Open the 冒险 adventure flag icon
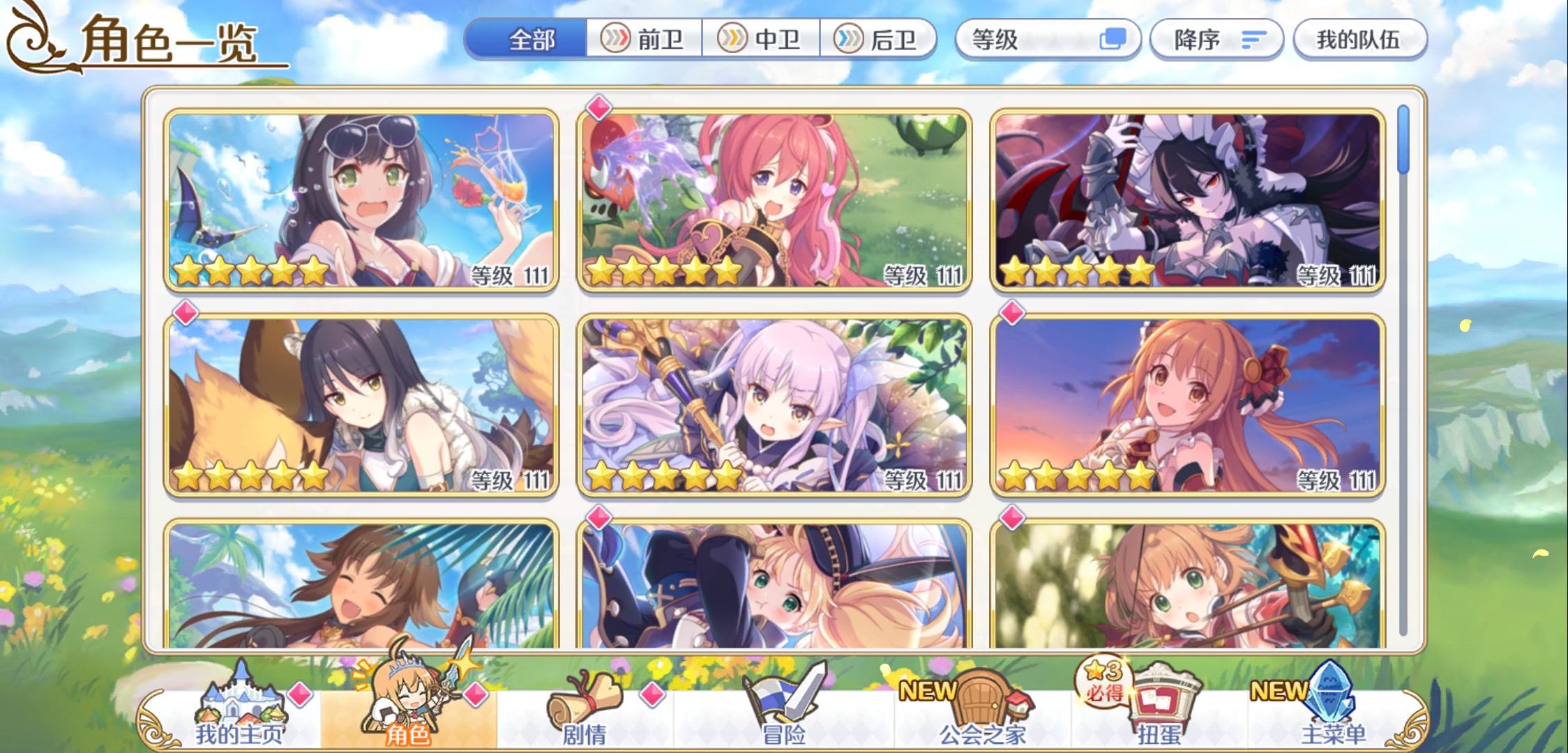This screenshot has width=1568, height=753. pos(785,697)
